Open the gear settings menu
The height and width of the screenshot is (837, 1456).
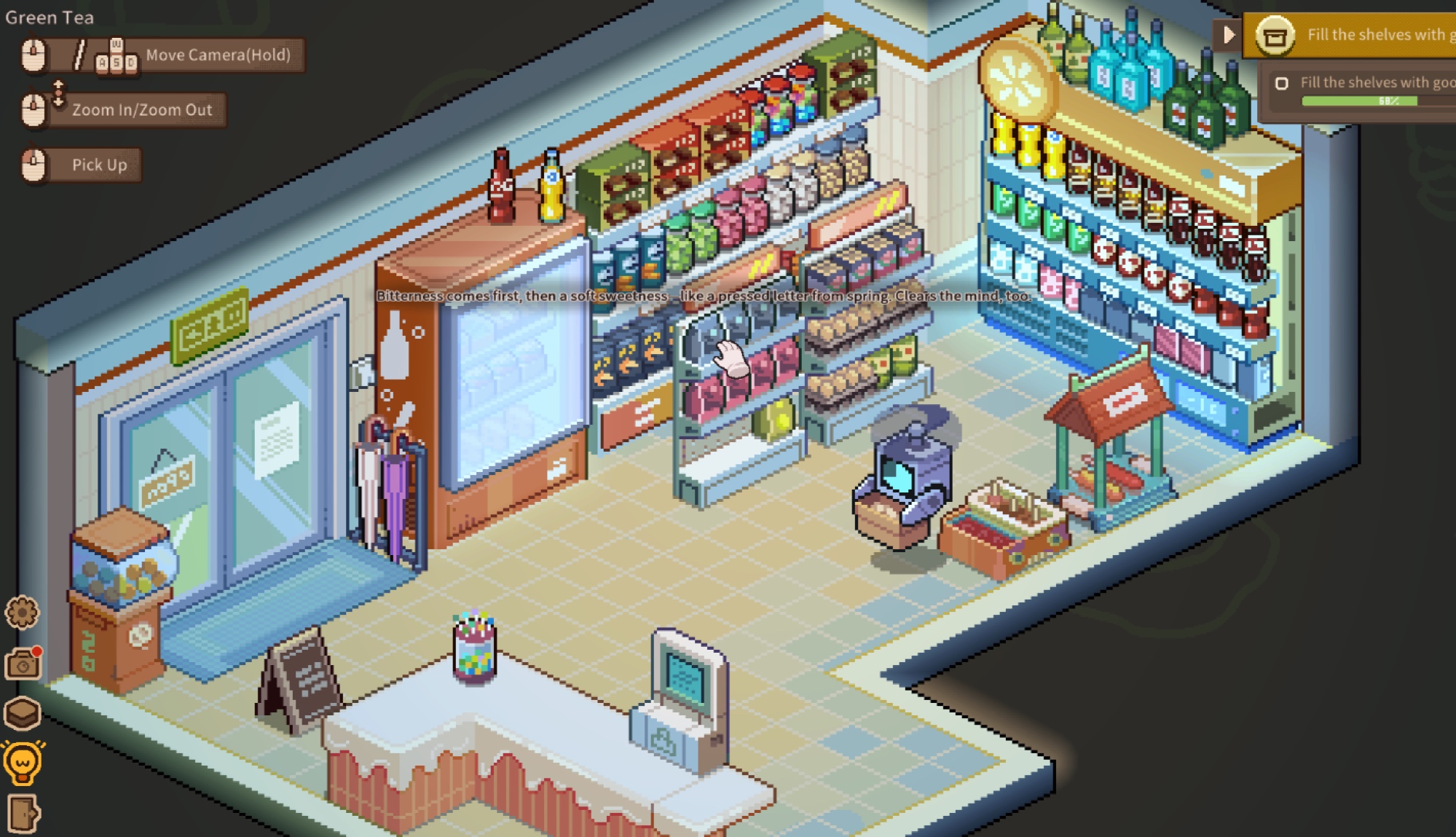22,613
